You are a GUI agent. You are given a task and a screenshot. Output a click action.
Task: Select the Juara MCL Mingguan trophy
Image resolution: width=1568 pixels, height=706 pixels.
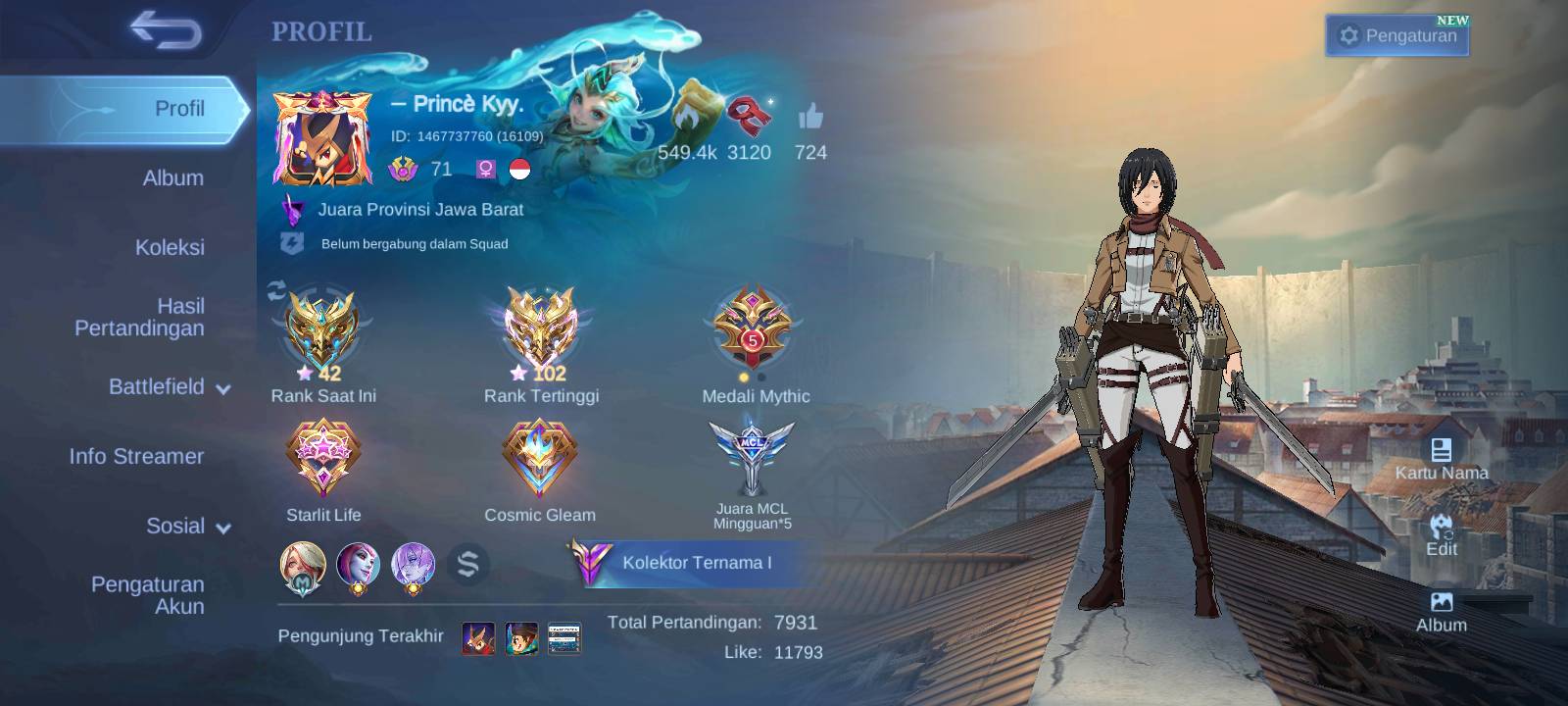point(753,459)
